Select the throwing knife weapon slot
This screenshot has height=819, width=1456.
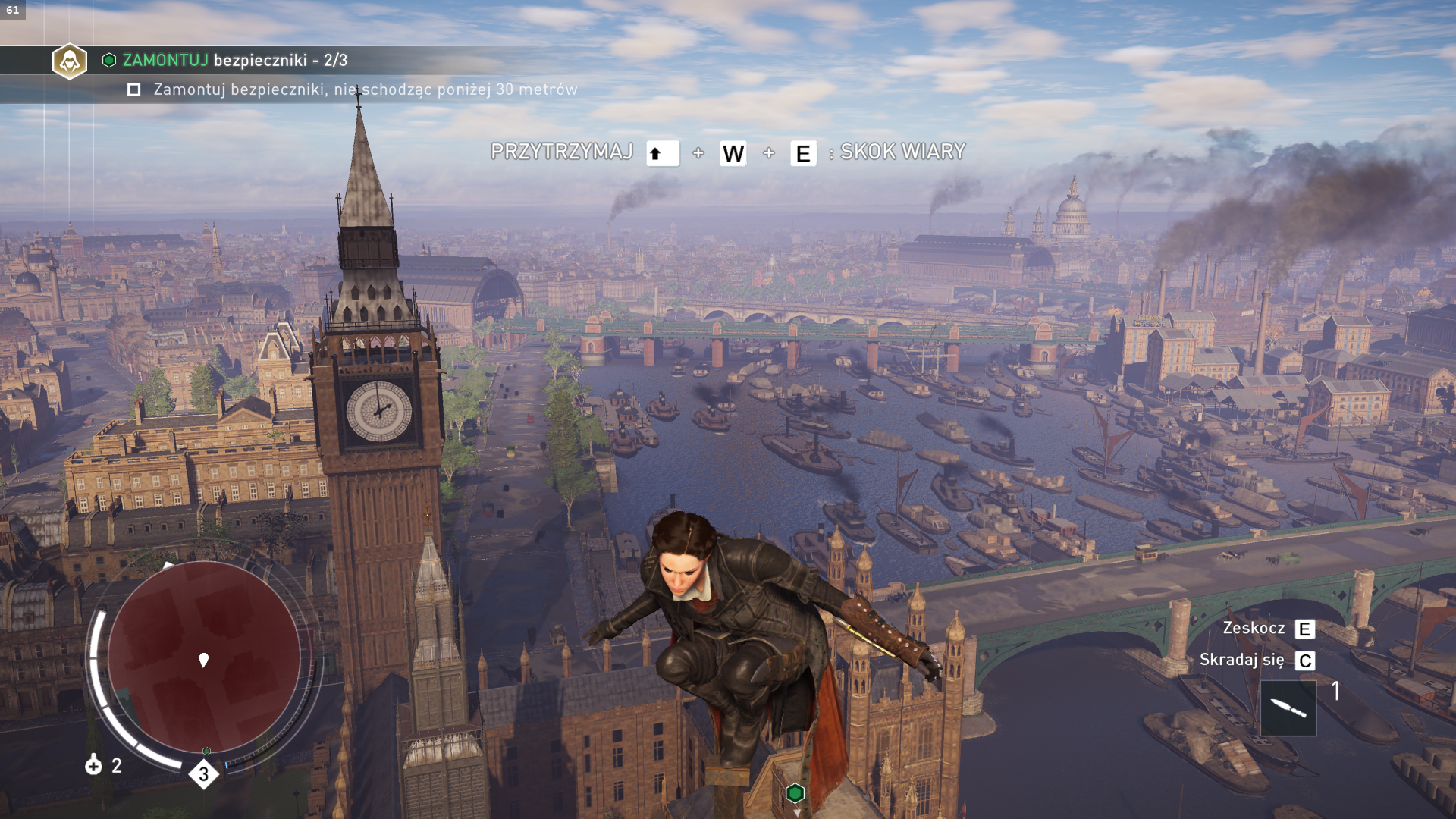(1288, 708)
